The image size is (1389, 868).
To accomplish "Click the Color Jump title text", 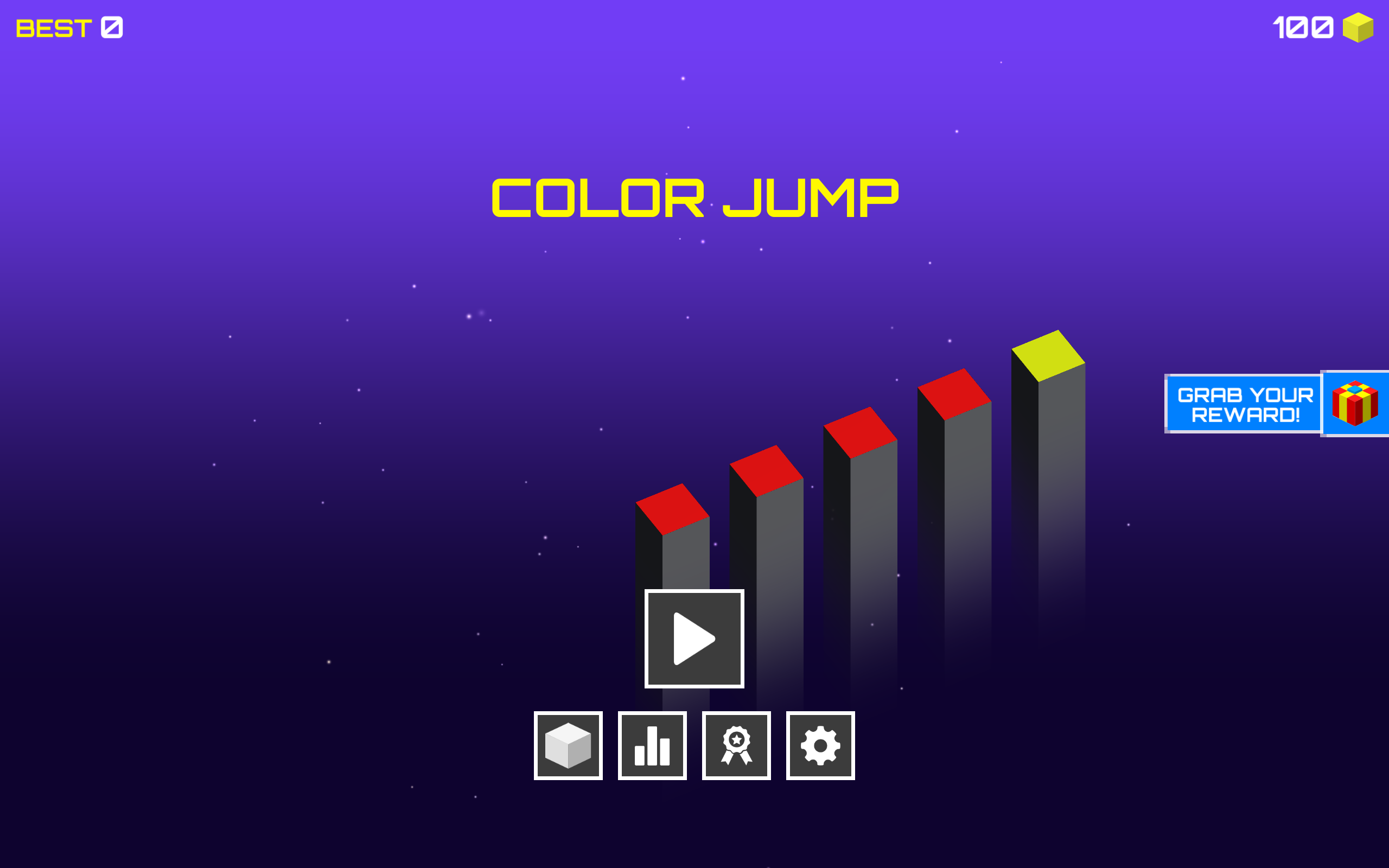I will point(694,198).
